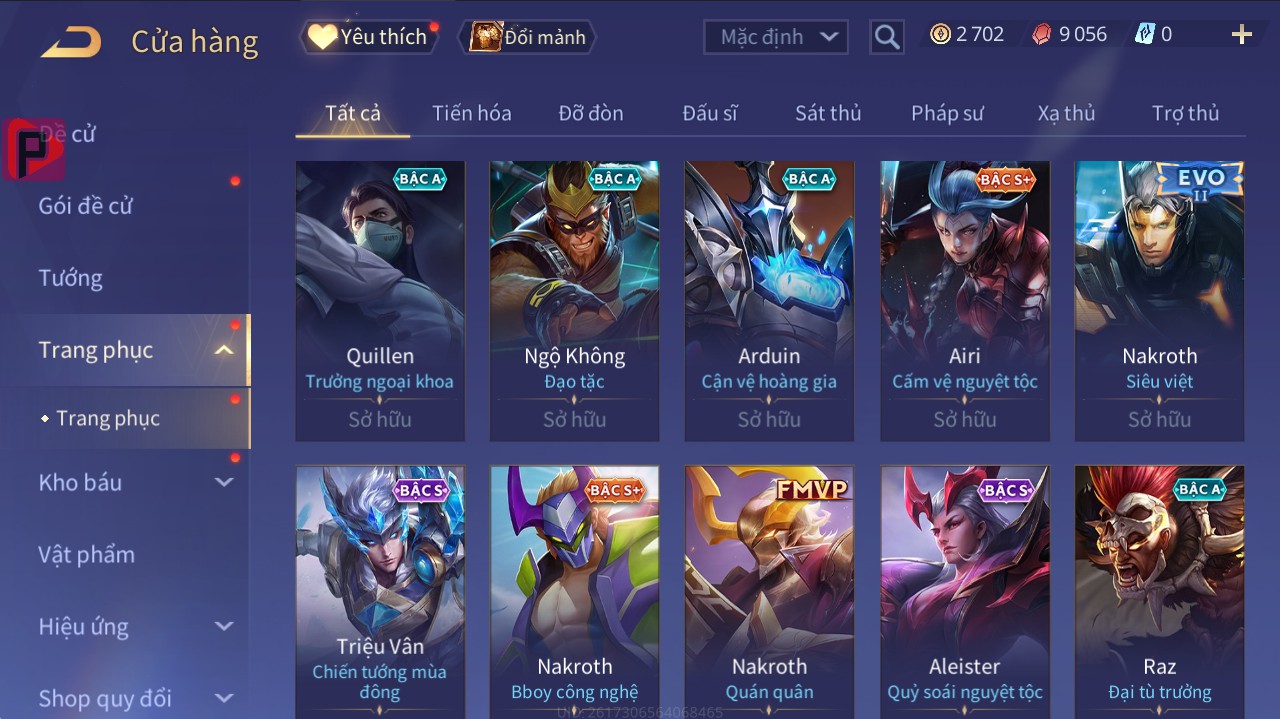
Task: Choose the Trợ thủ tab
Action: [x=1185, y=113]
